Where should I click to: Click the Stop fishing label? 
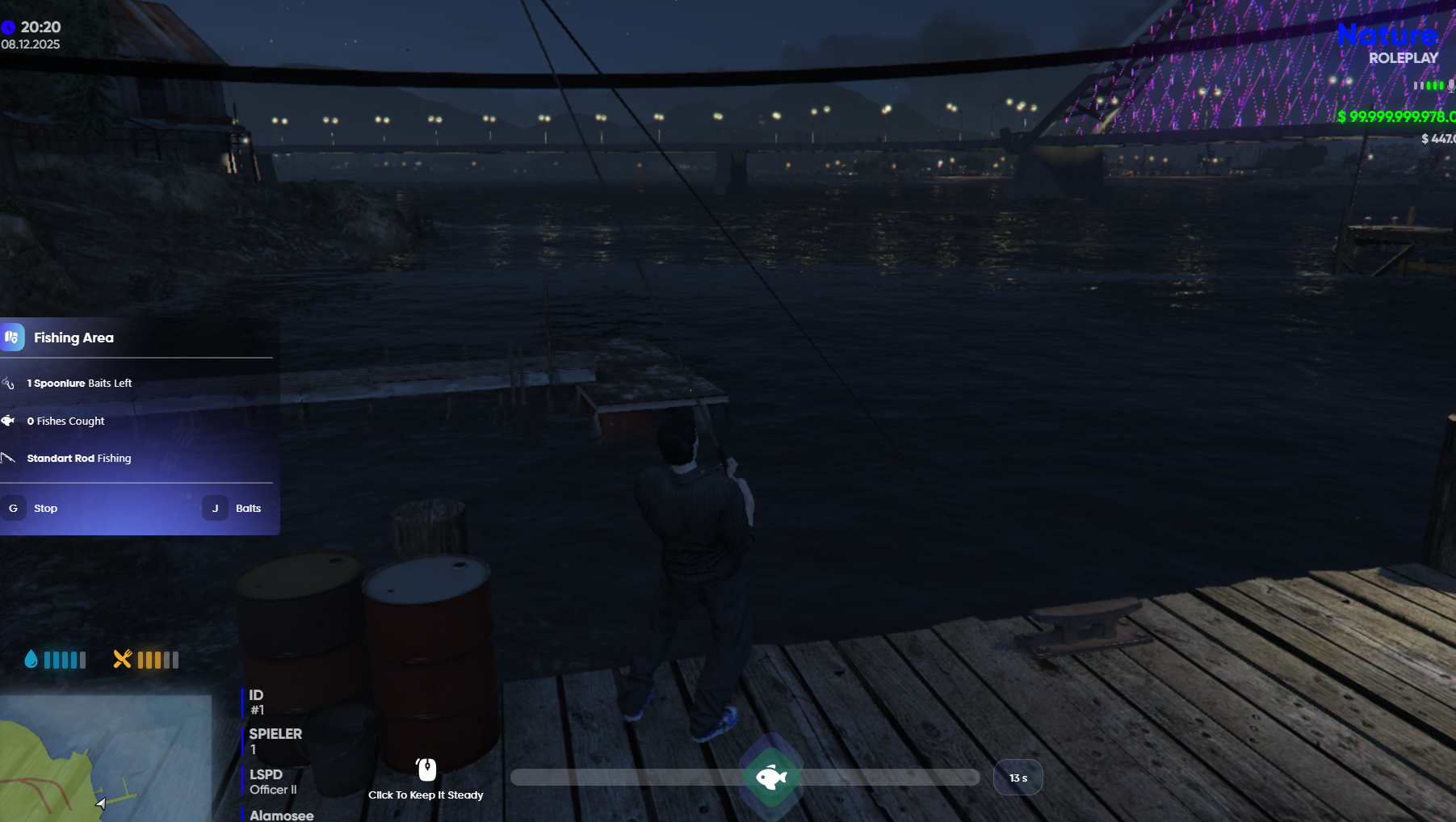click(45, 509)
